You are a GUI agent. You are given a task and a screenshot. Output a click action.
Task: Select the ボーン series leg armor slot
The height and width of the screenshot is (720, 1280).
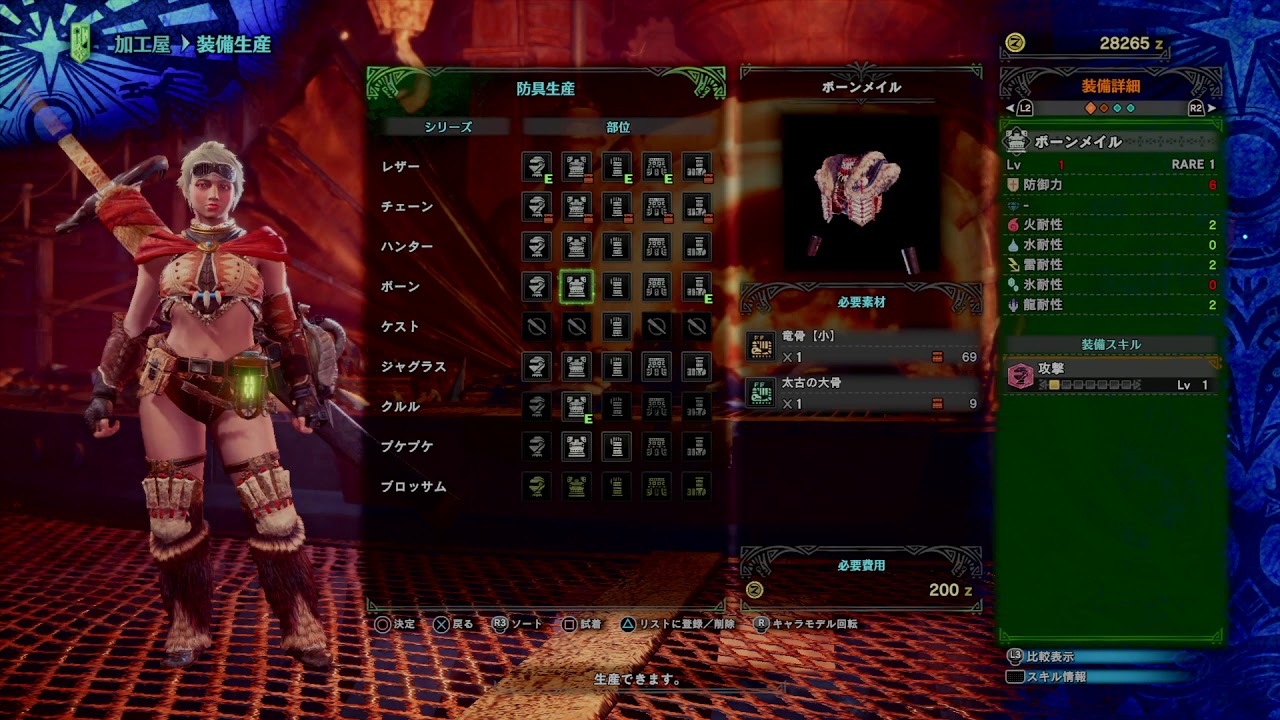point(697,287)
